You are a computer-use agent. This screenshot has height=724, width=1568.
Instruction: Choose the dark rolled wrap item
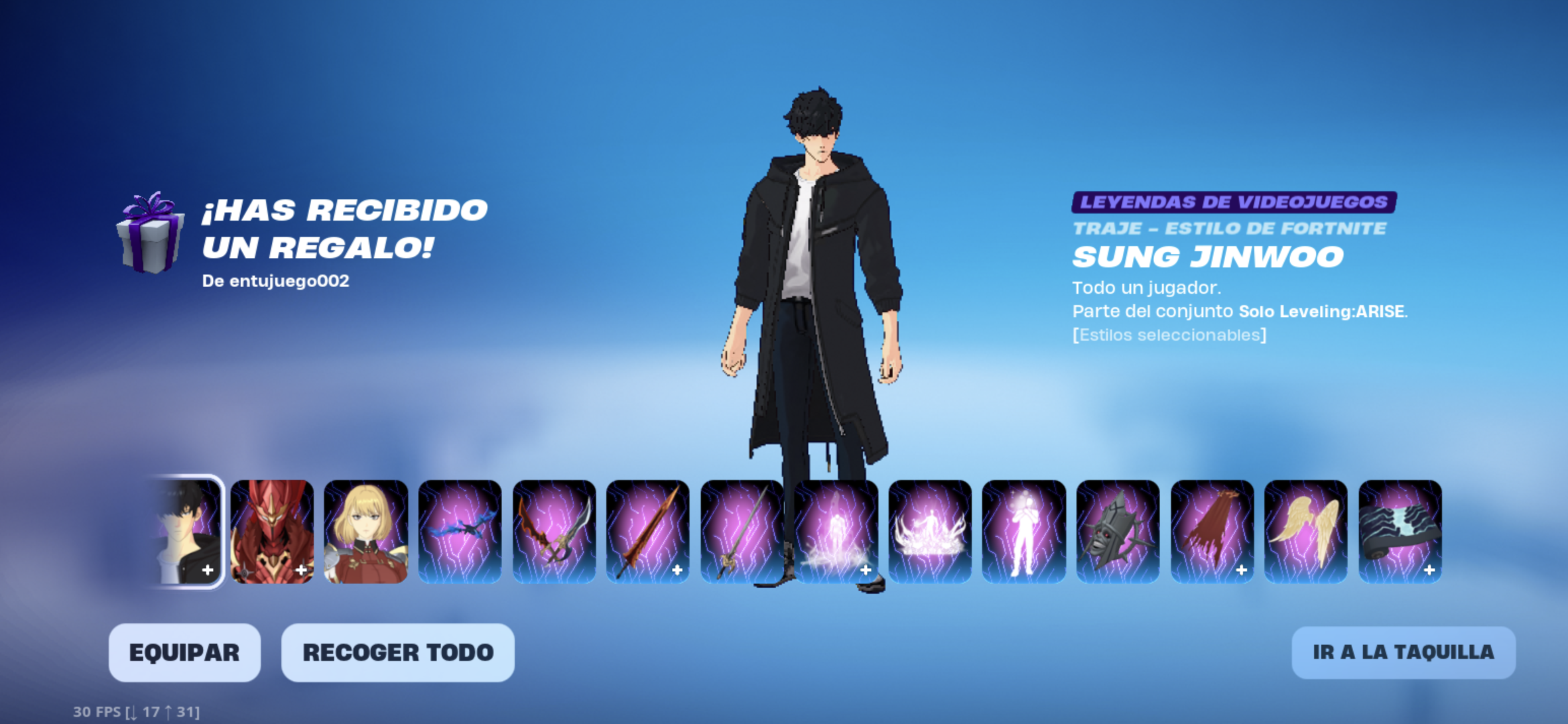[x=1400, y=531]
